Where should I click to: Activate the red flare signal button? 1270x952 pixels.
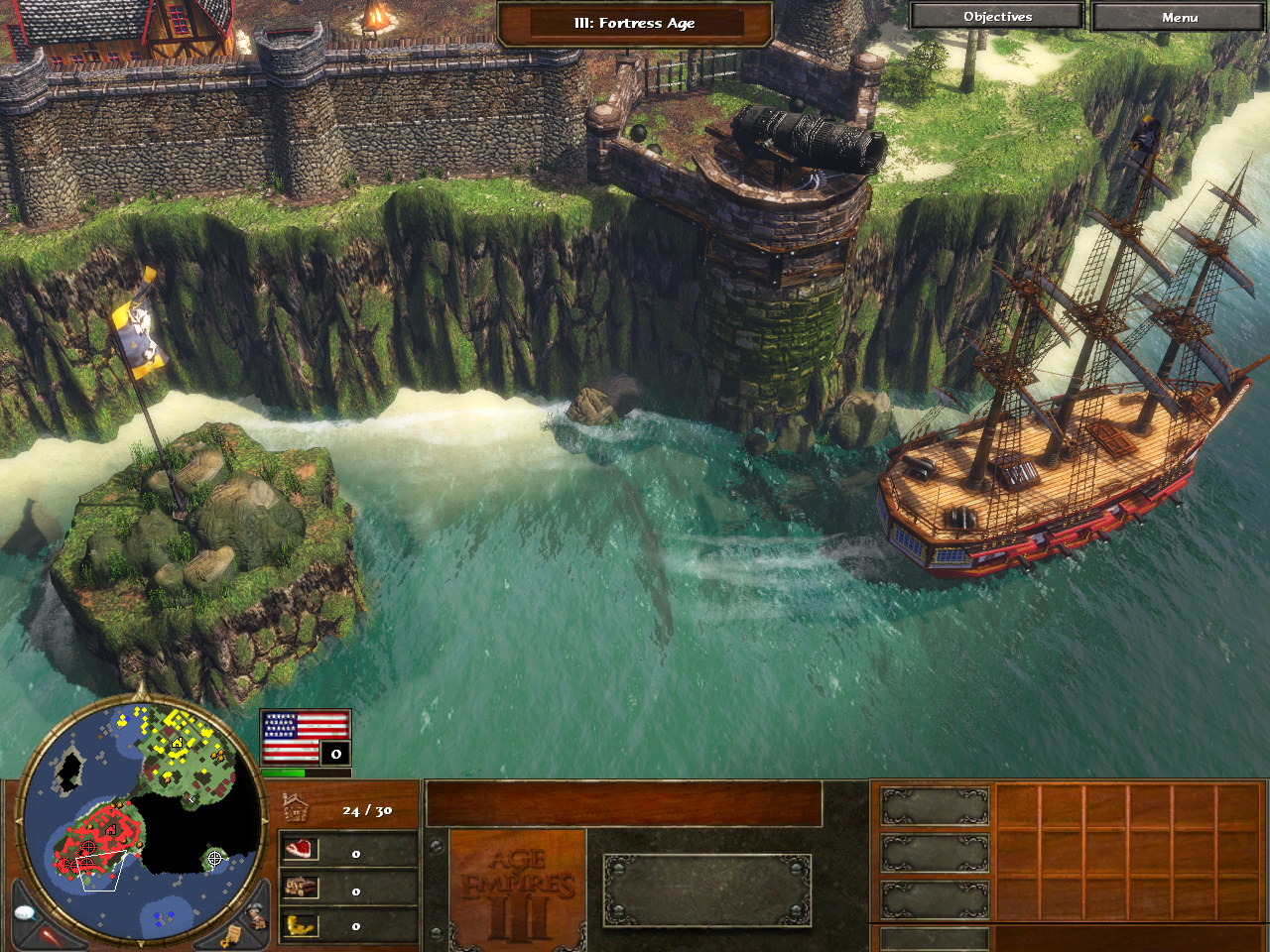click(50, 934)
